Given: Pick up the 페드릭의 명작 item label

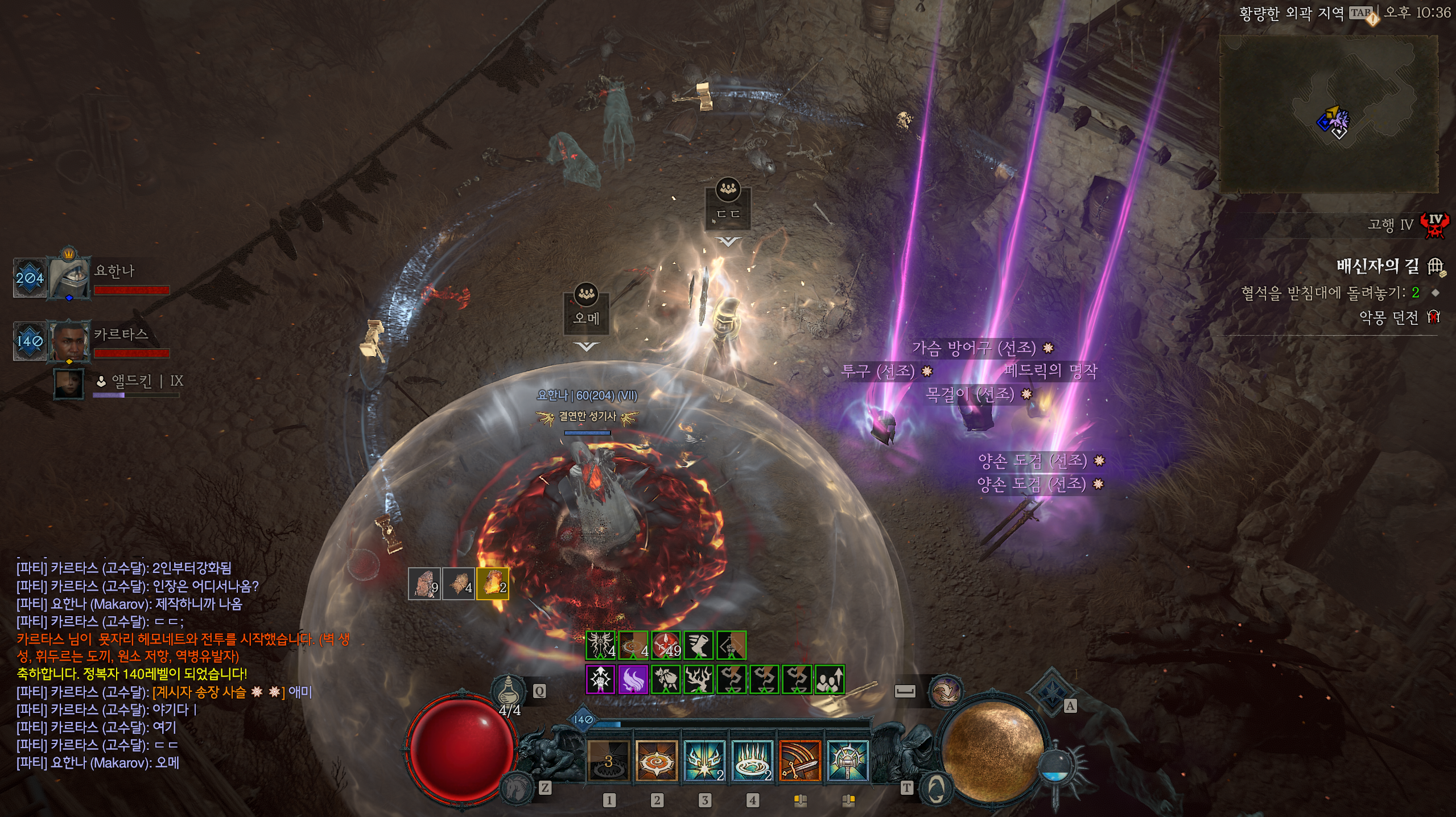Looking at the screenshot, I should (1050, 371).
